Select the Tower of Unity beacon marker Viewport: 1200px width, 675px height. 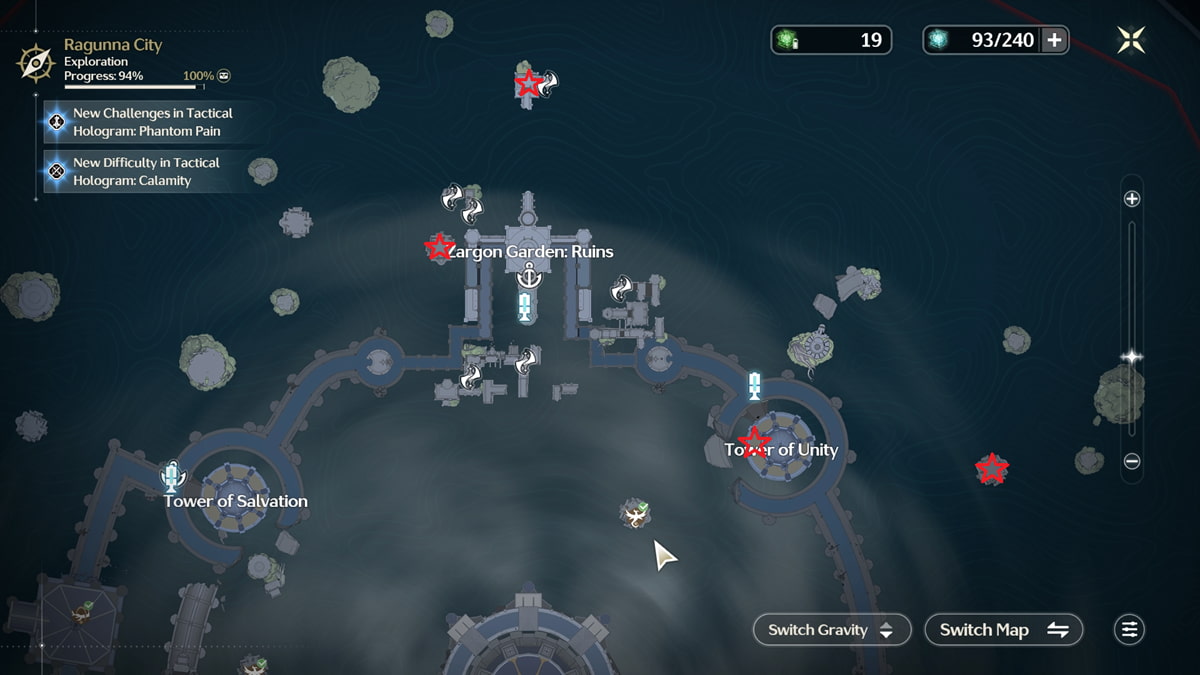(755, 386)
